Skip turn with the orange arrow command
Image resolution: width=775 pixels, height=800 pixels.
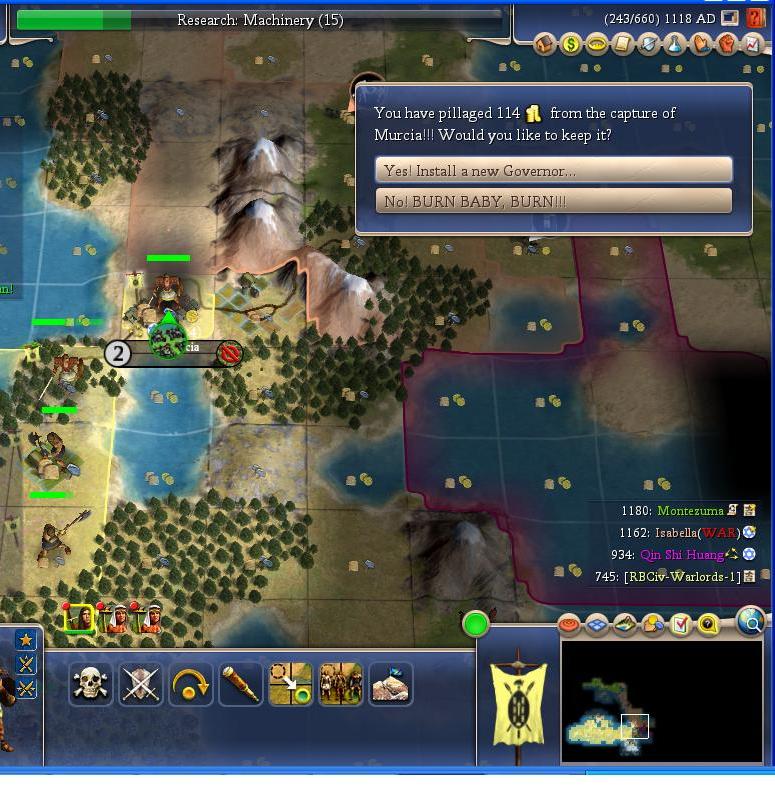click(x=190, y=685)
